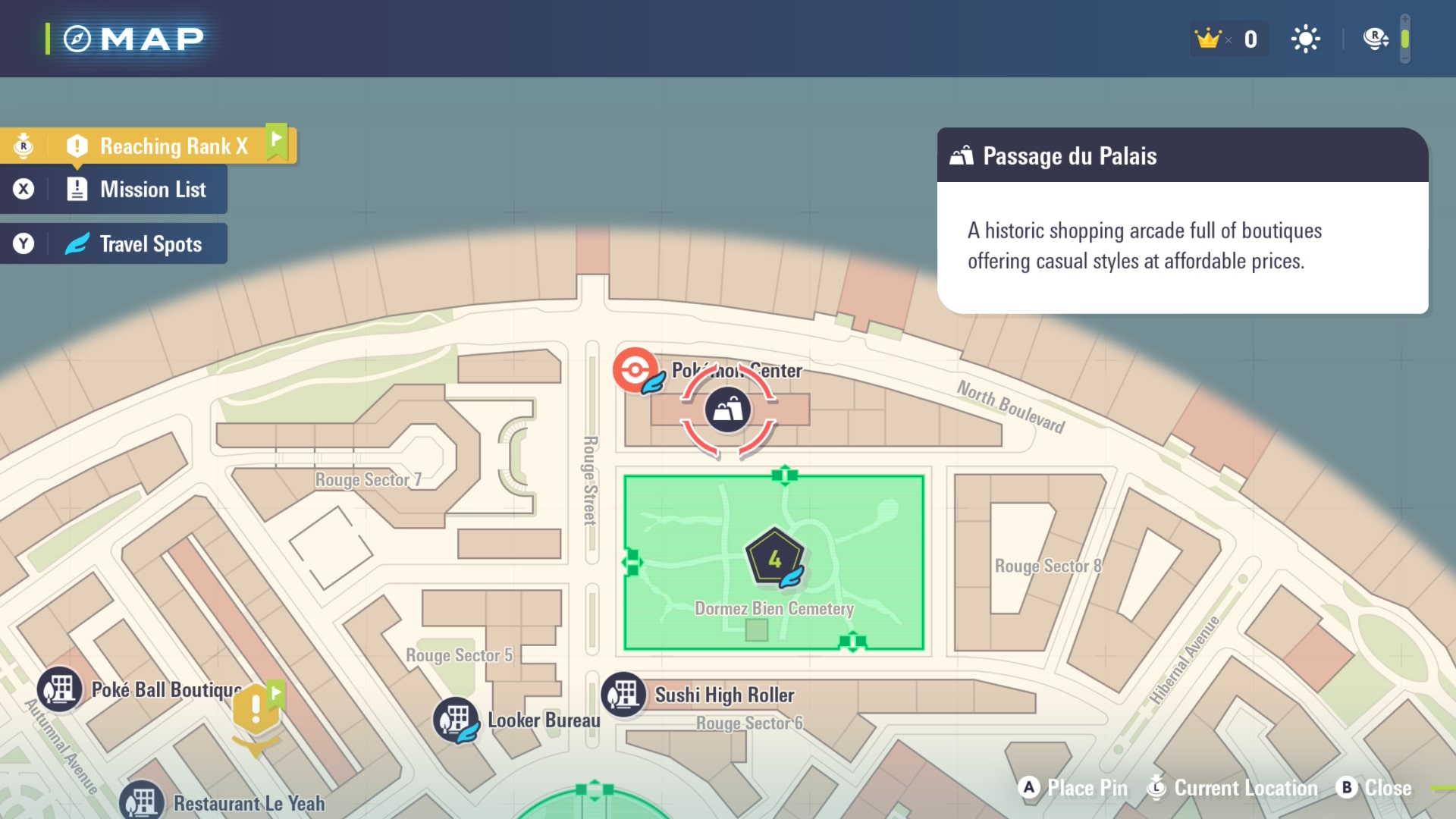
Task: Click the Poké Ball Boutique marker
Action: coord(60,689)
